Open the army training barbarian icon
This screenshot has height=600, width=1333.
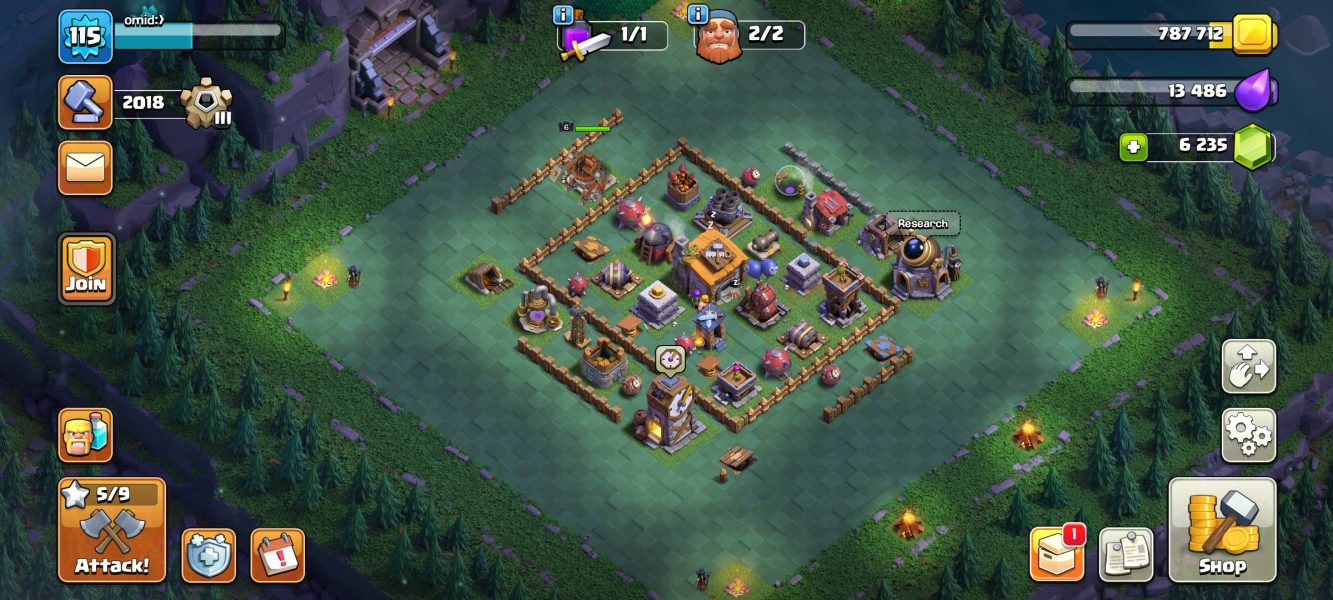[86, 435]
